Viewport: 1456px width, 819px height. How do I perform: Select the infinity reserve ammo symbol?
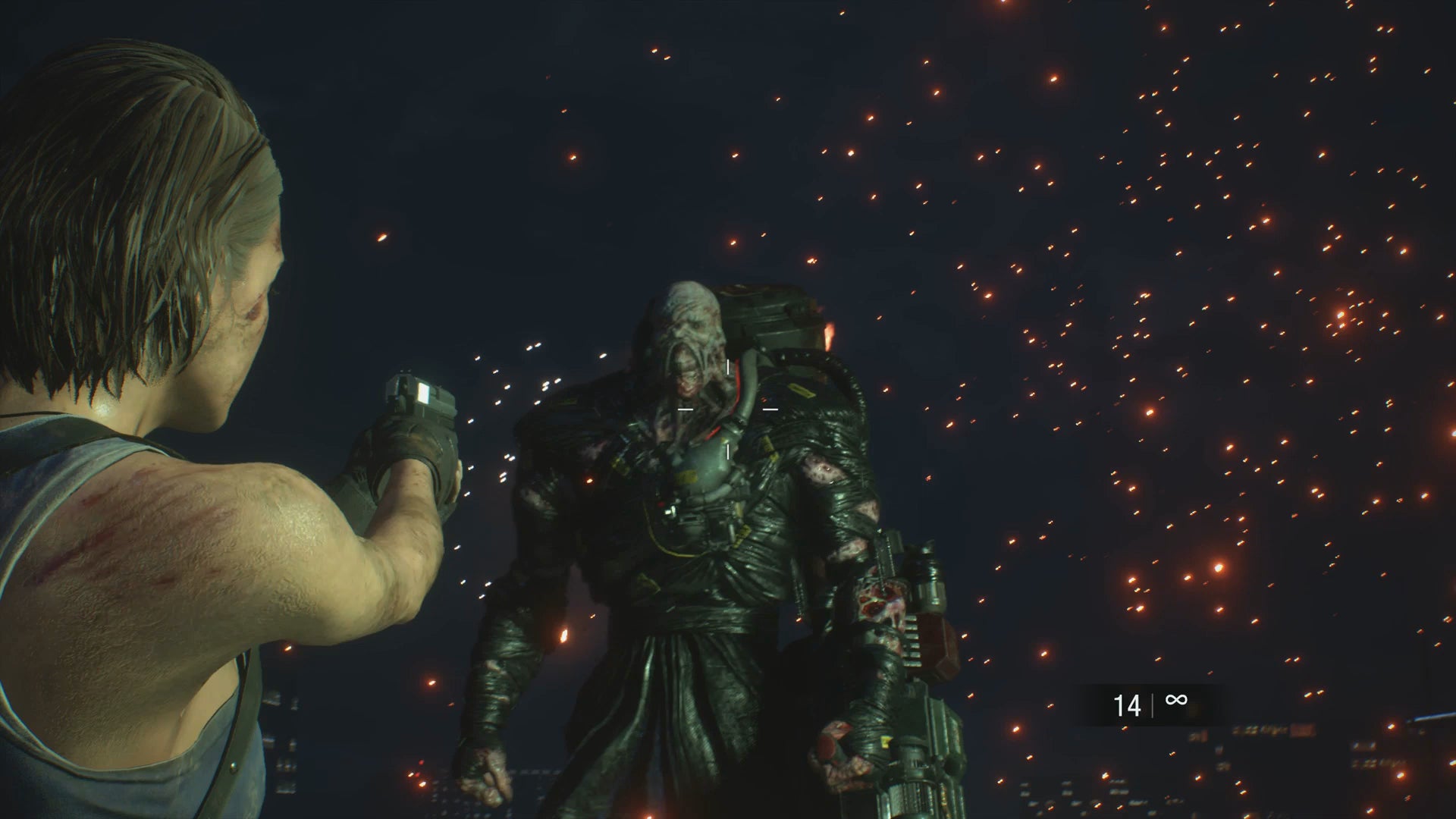click(x=1176, y=699)
